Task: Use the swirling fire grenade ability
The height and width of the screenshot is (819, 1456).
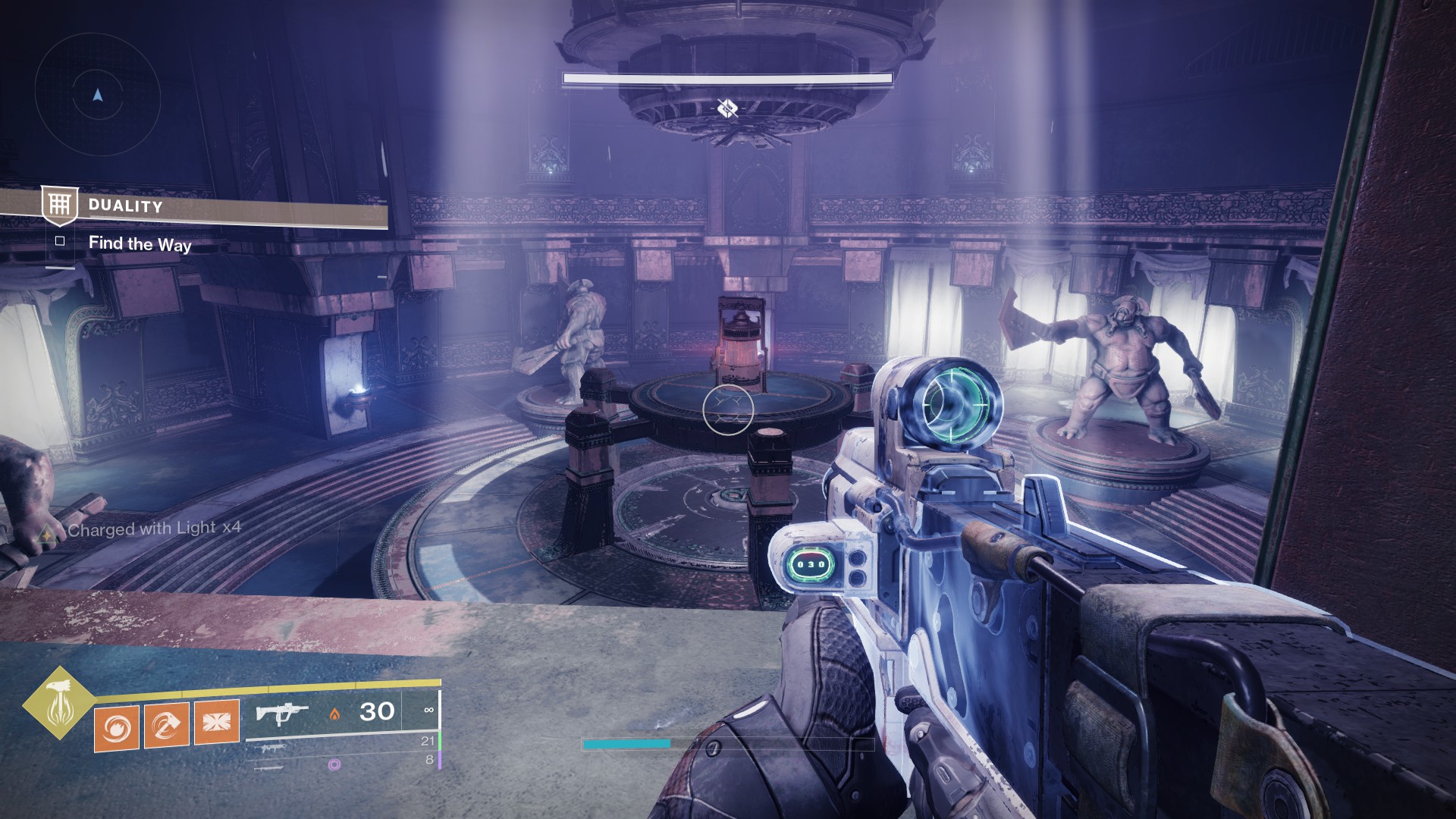Action: (116, 727)
